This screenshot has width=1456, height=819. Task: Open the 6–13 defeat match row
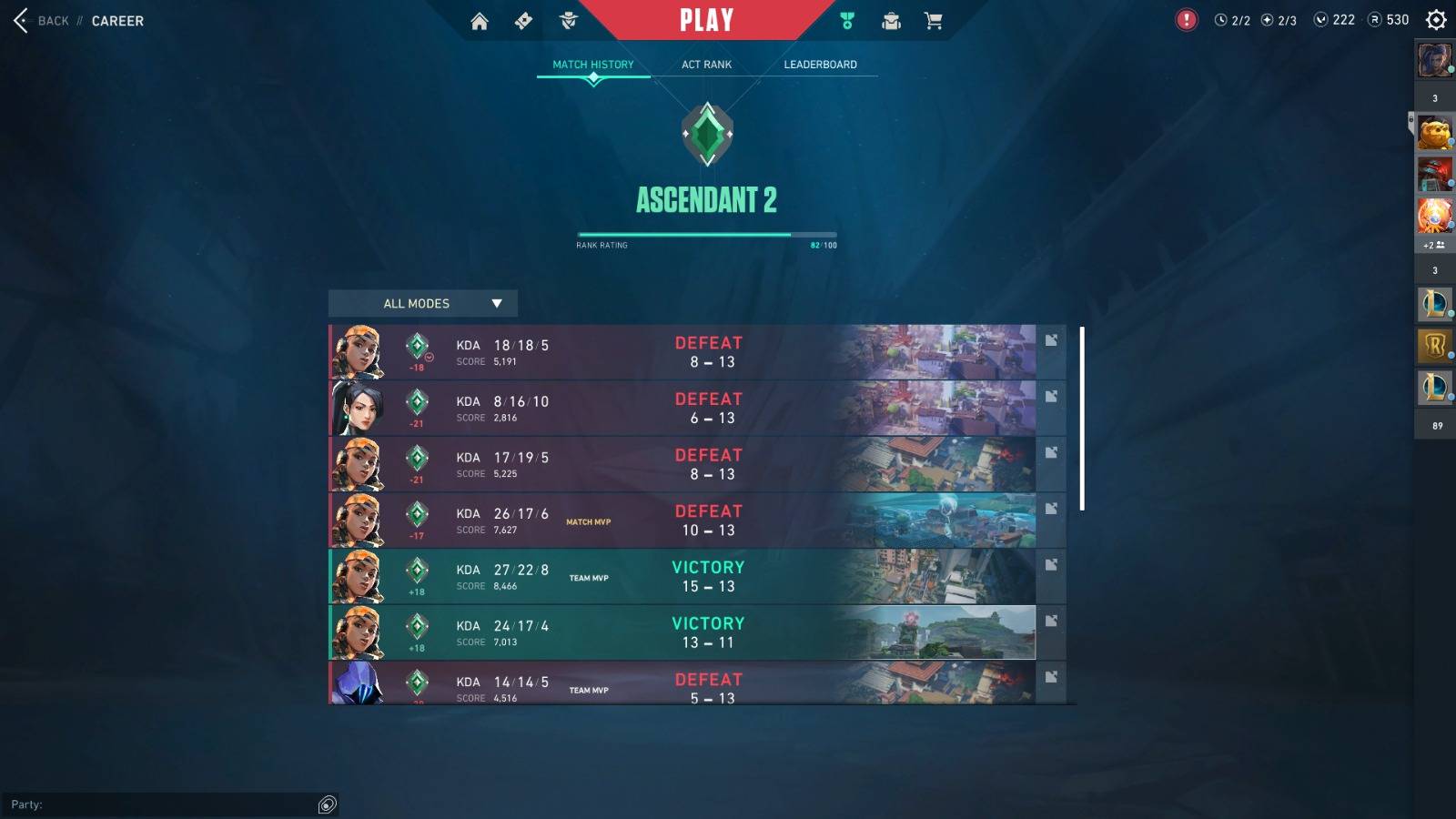[682, 409]
